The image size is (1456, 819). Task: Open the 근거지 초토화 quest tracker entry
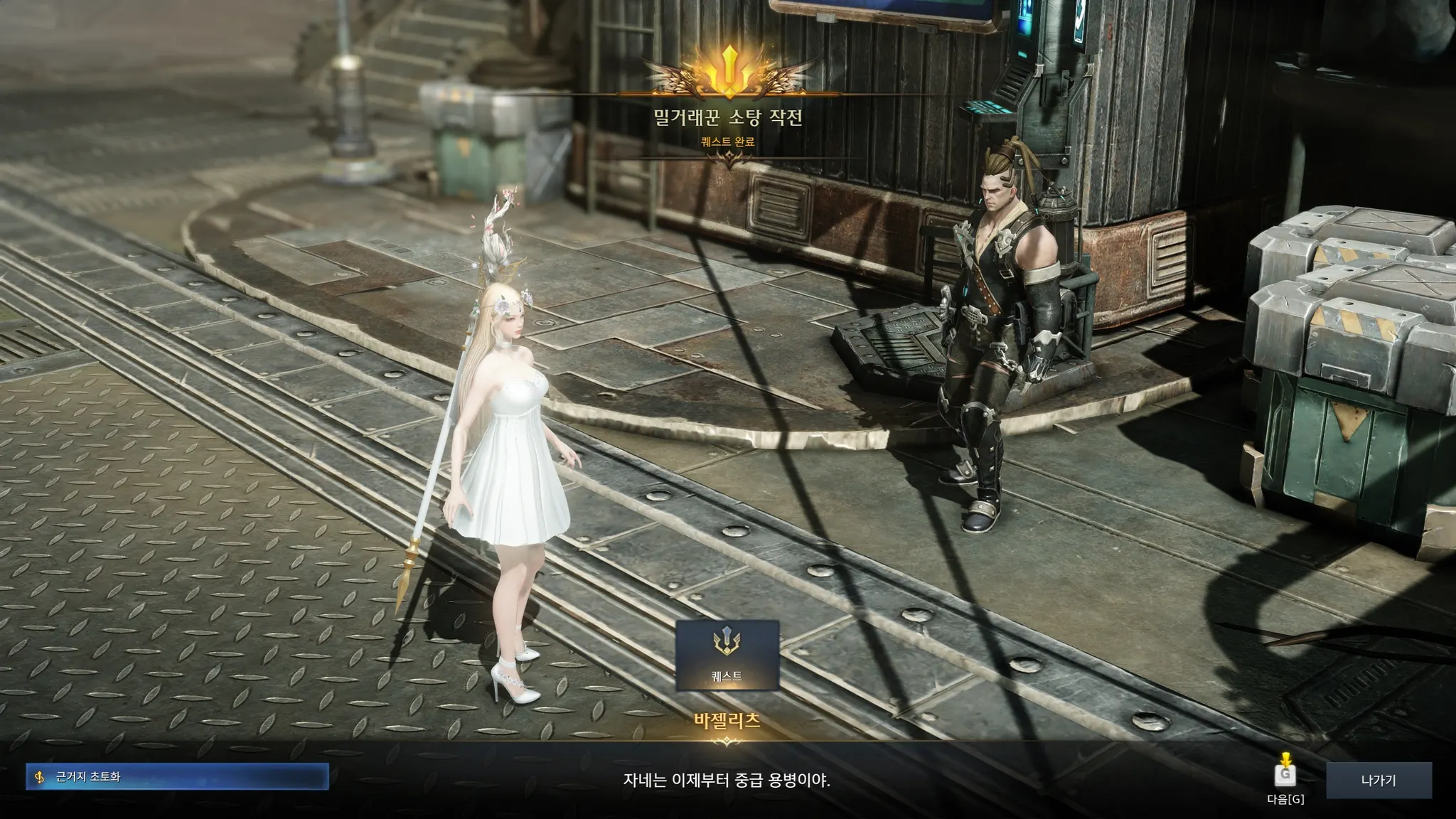tap(177, 777)
